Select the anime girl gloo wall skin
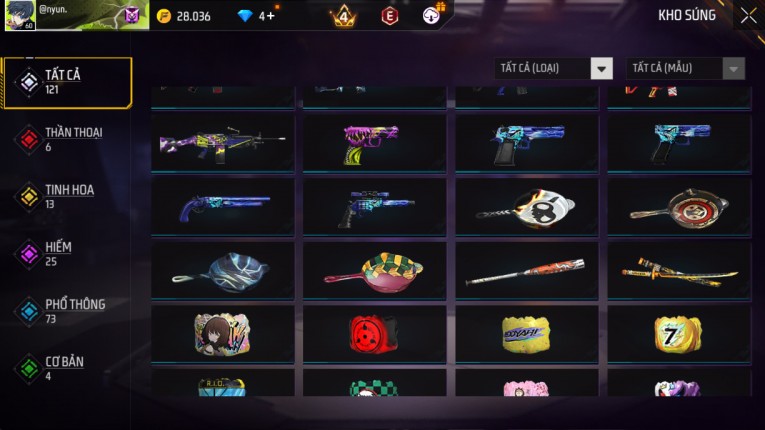The height and width of the screenshot is (430, 765). point(223,334)
